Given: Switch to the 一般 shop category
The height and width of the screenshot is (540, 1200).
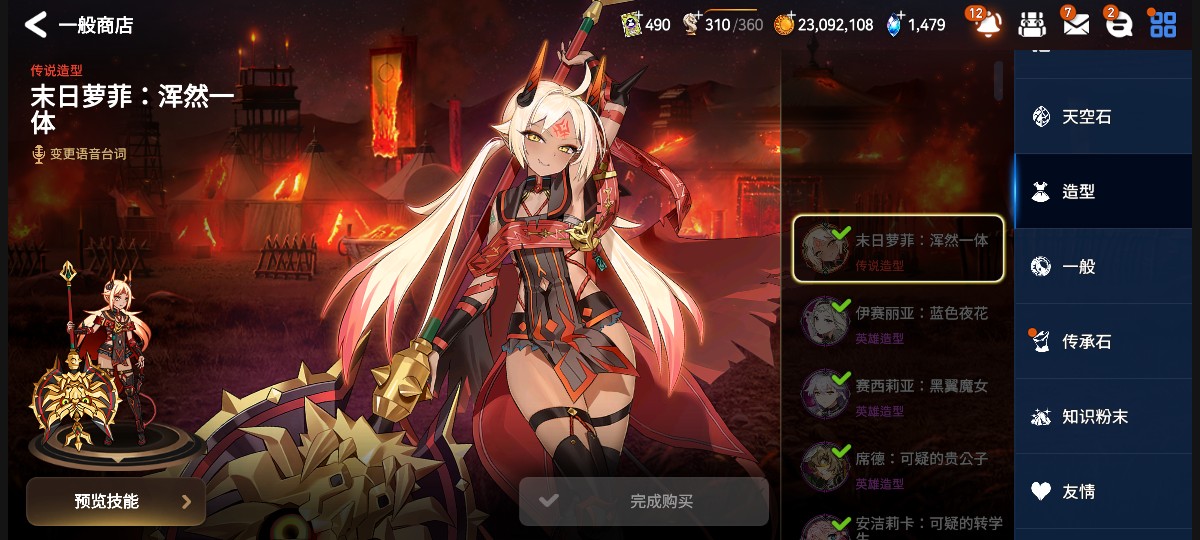Looking at the screenshot, I should click(1107, 266).
